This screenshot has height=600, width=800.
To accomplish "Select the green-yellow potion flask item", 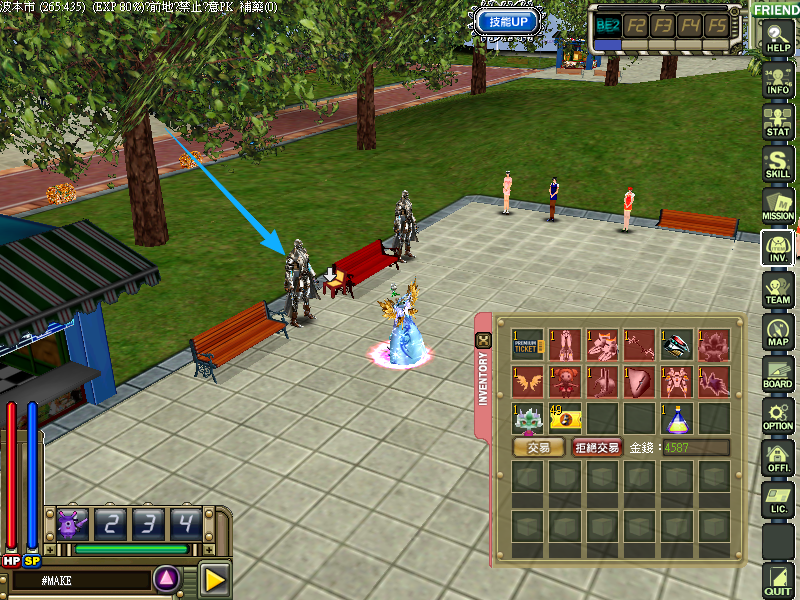I will pyautogui.click(x=677, y=417).
